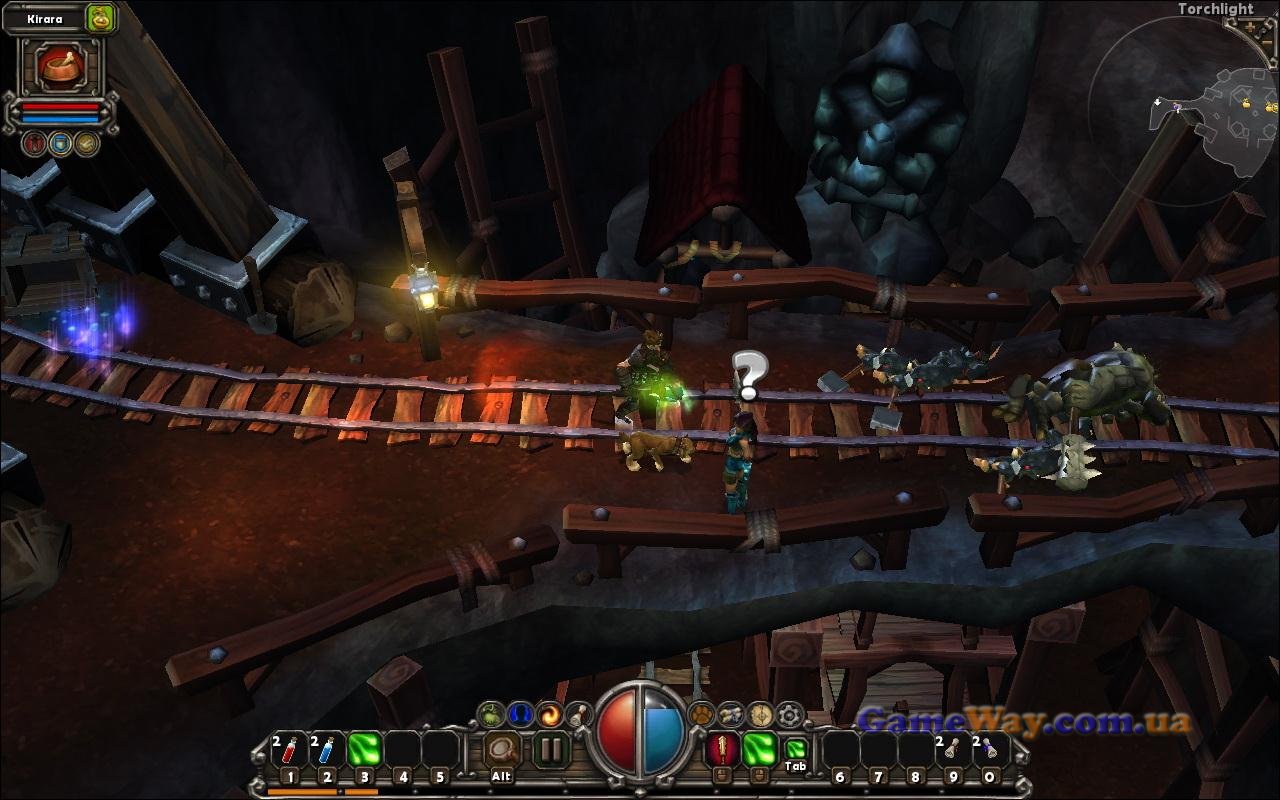
Task: Use the blue mana potion in slot 2
Action: (327, 749)
